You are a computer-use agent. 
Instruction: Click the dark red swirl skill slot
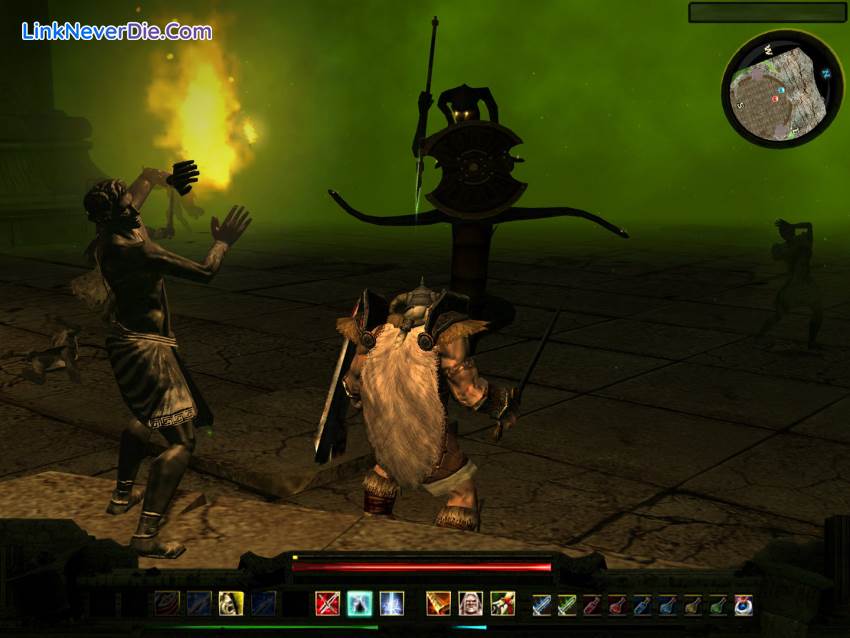167,603
